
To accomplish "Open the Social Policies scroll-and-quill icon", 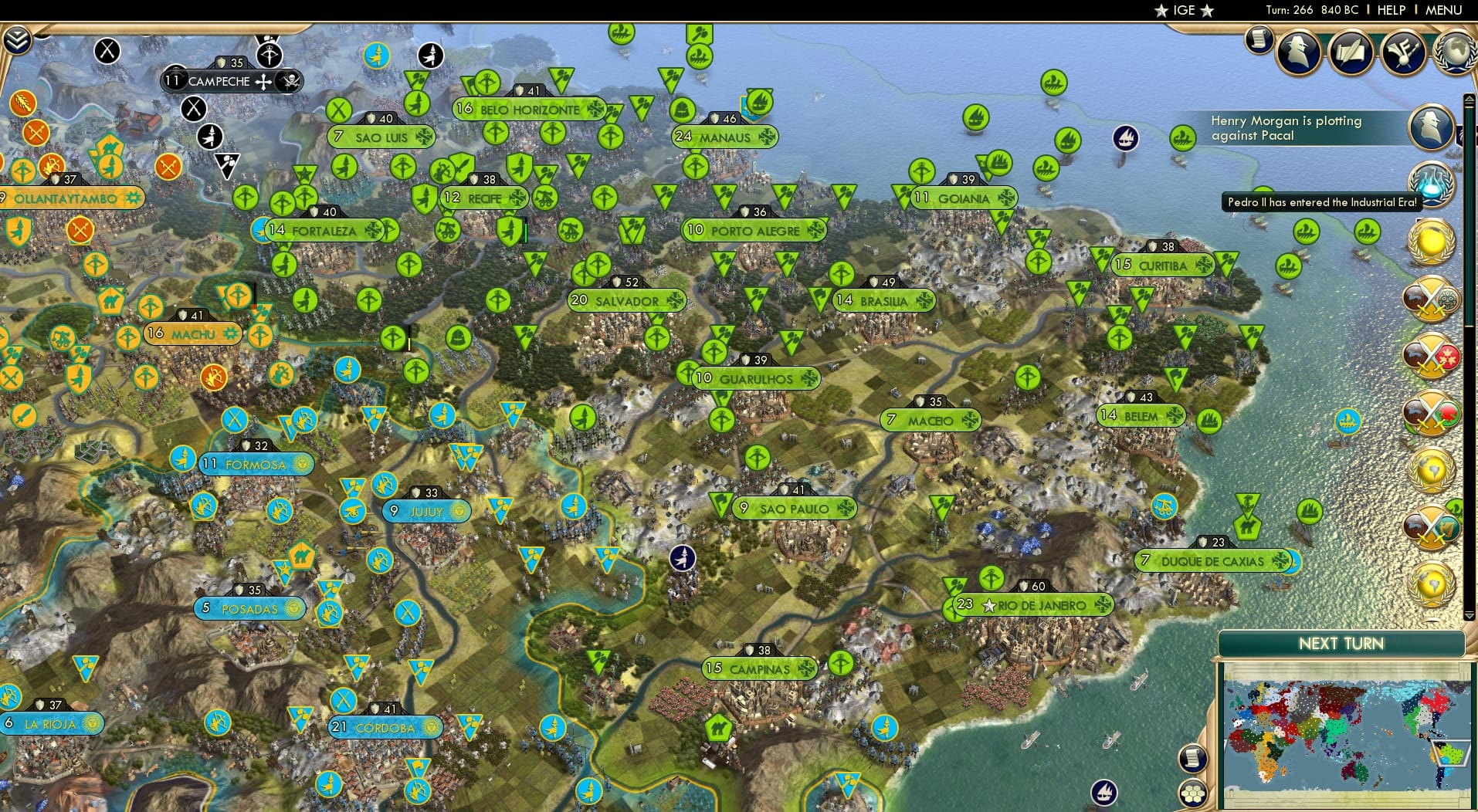I will click(1351, 53).
